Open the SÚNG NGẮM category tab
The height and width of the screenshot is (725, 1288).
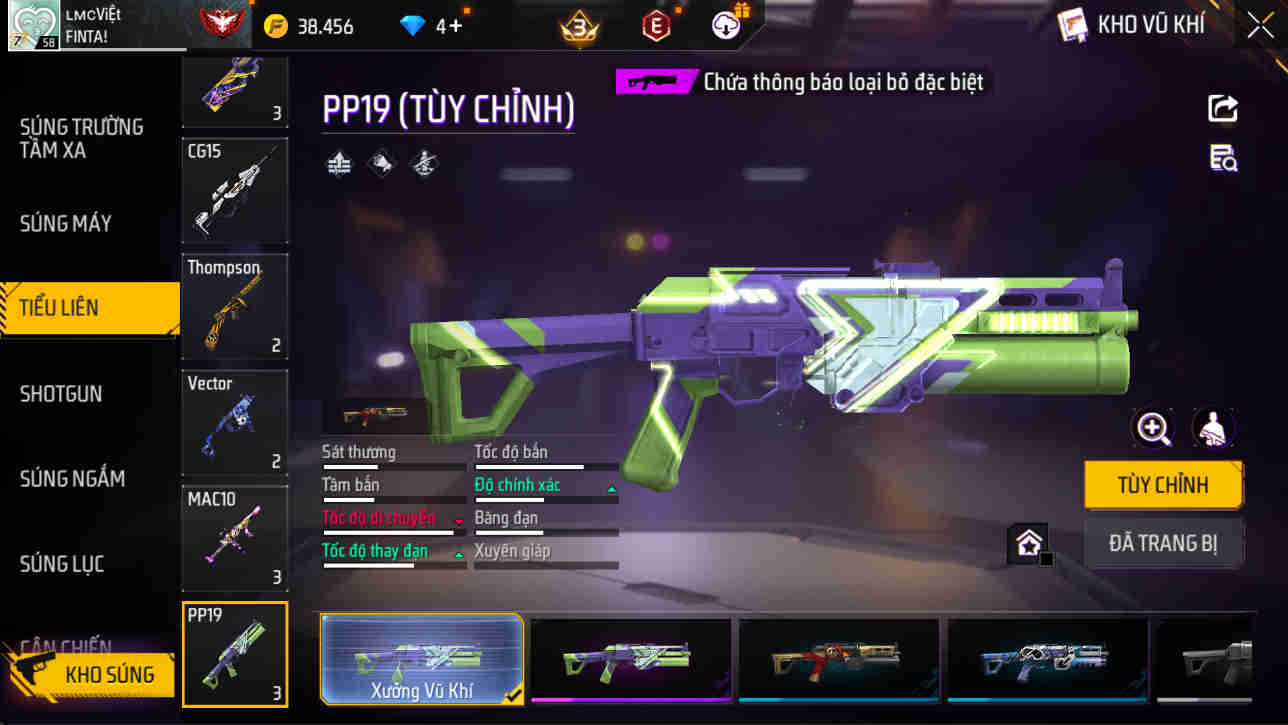pyautogui.click(x=72, y=479)
